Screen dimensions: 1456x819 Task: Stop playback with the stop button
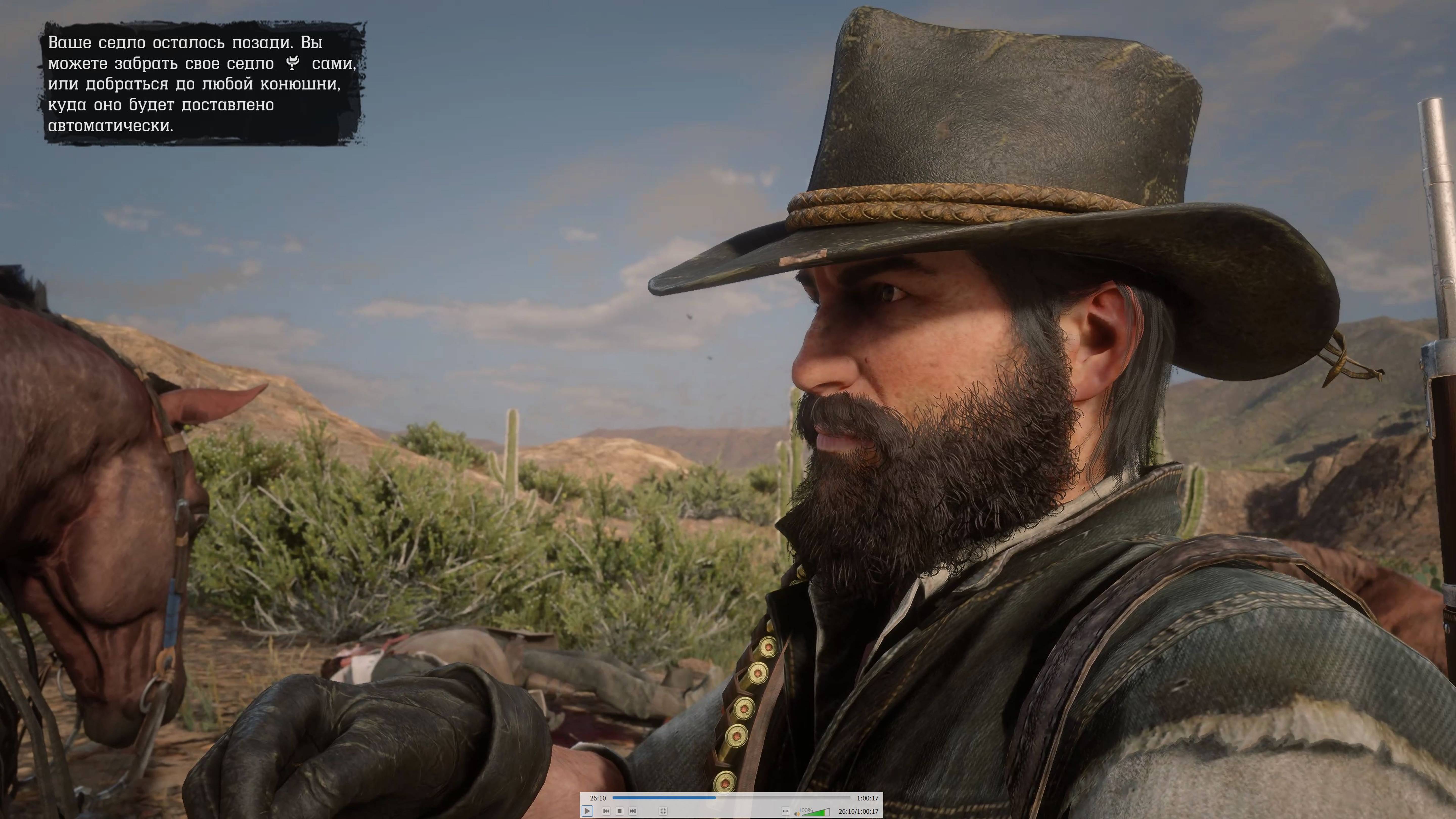620,811
